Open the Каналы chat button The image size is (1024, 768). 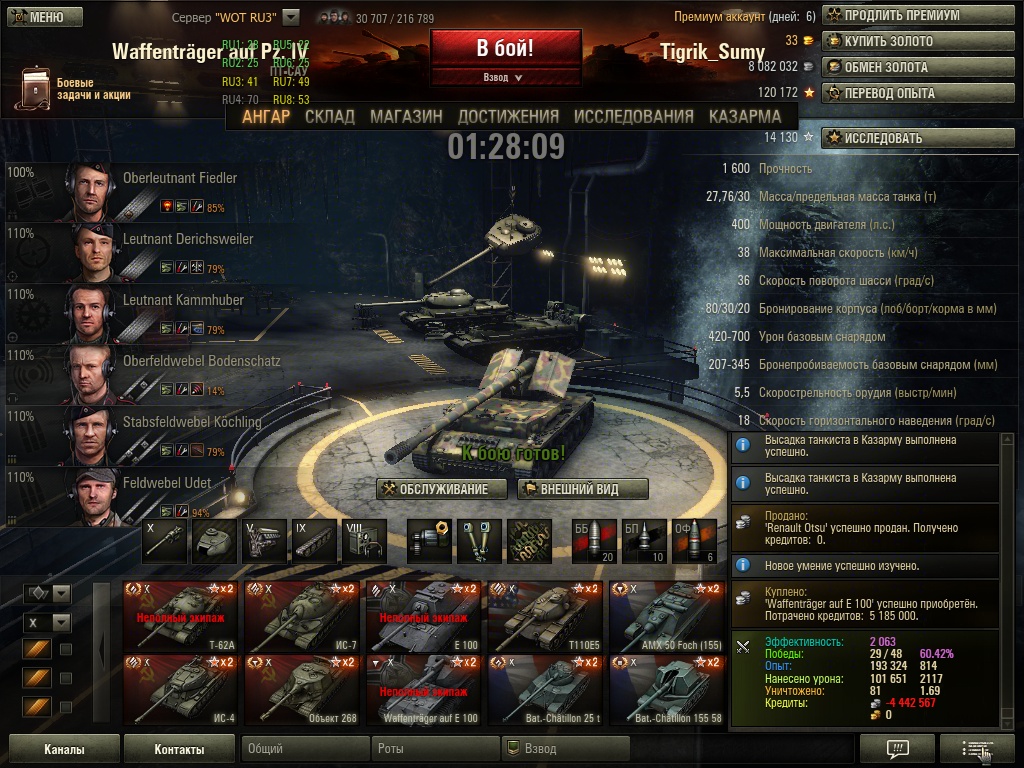pyautogui.click(x=64, y=749)
